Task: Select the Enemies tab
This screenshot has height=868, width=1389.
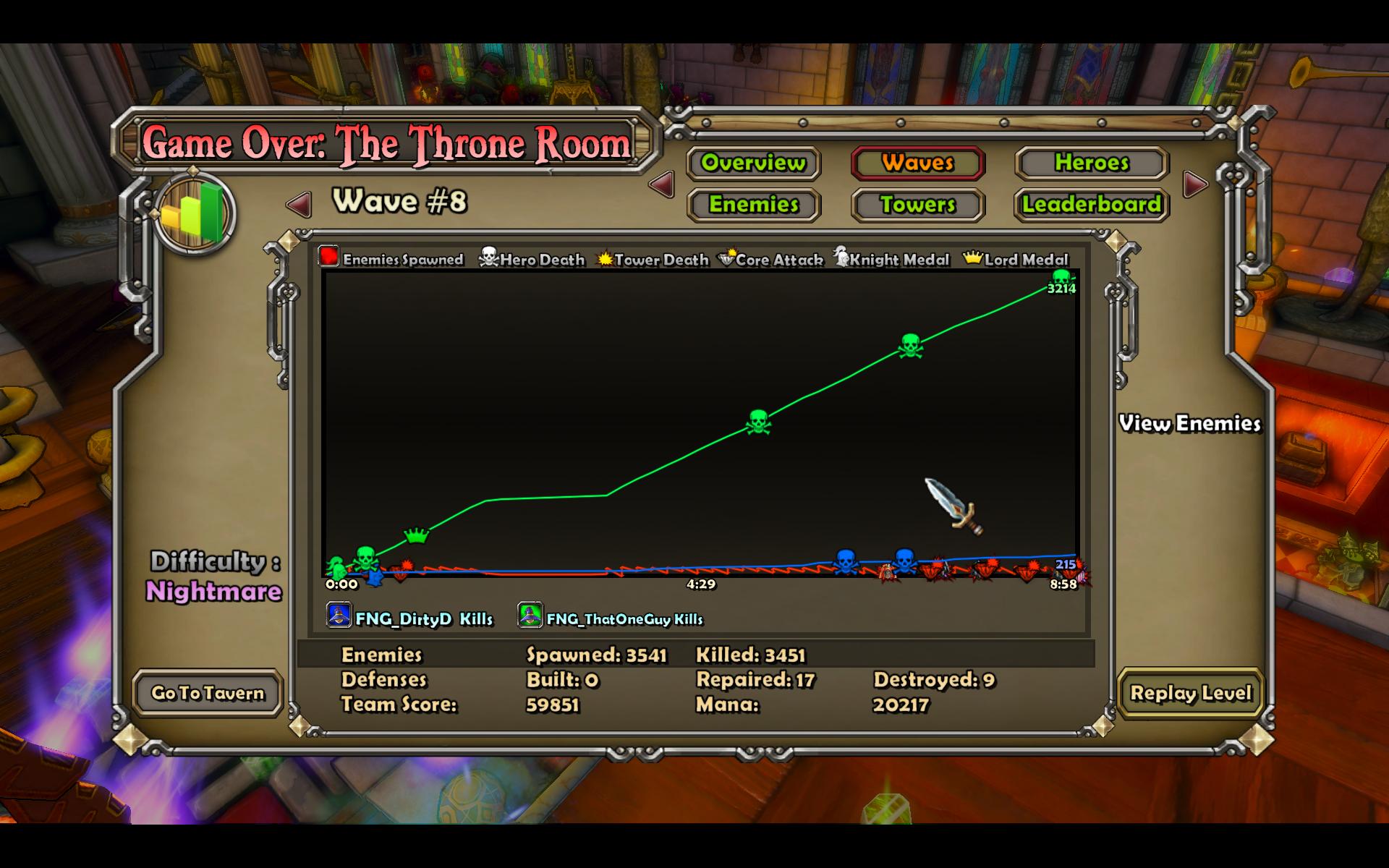Action: 753,205
